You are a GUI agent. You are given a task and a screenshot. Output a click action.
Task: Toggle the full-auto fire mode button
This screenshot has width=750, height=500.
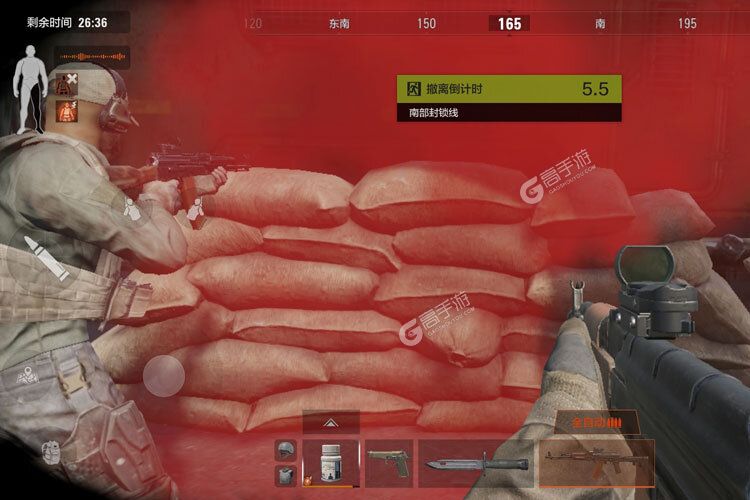coord(595,423)
